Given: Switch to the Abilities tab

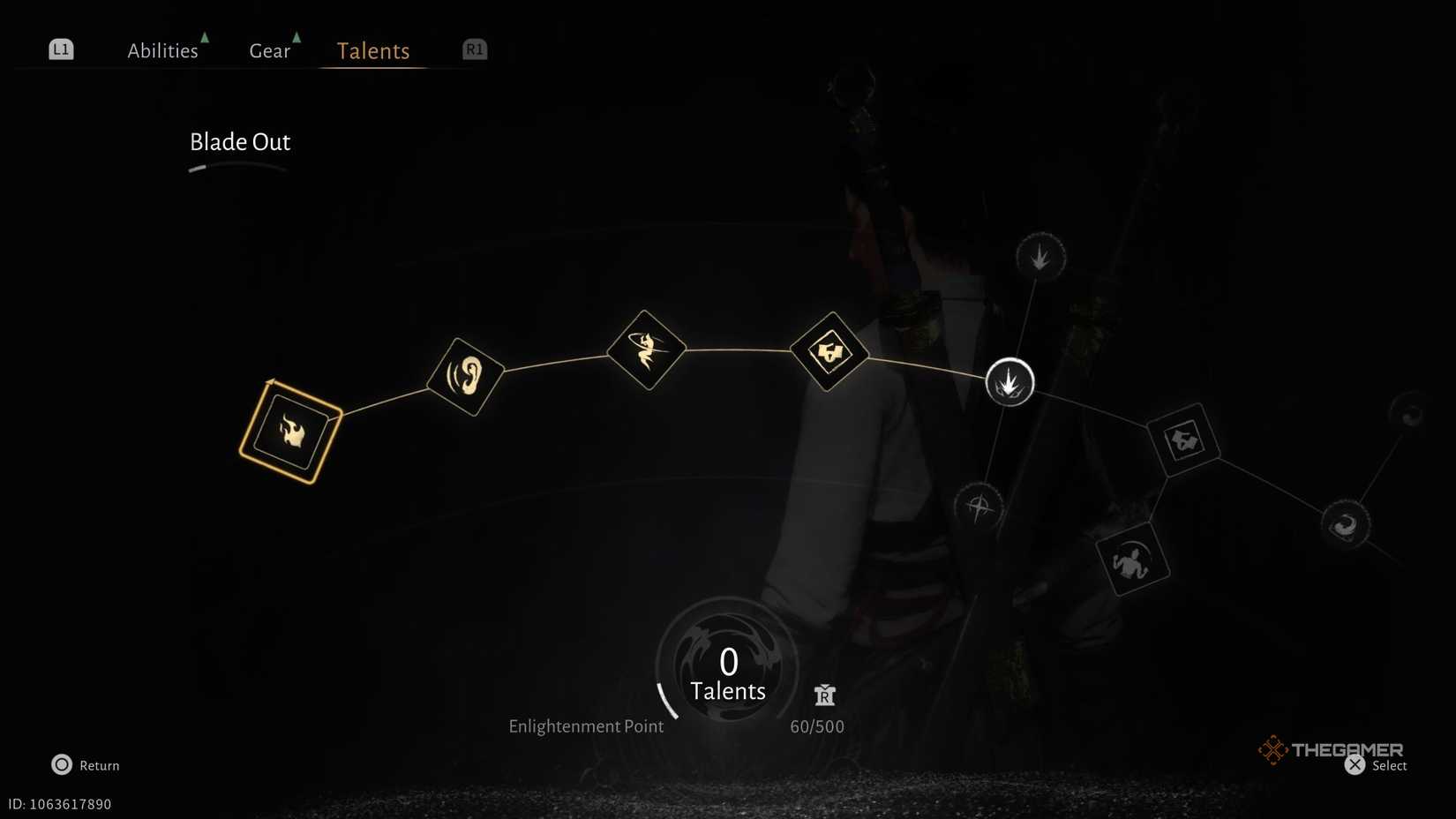Looking at the screenshot, I should click(163, 50).
